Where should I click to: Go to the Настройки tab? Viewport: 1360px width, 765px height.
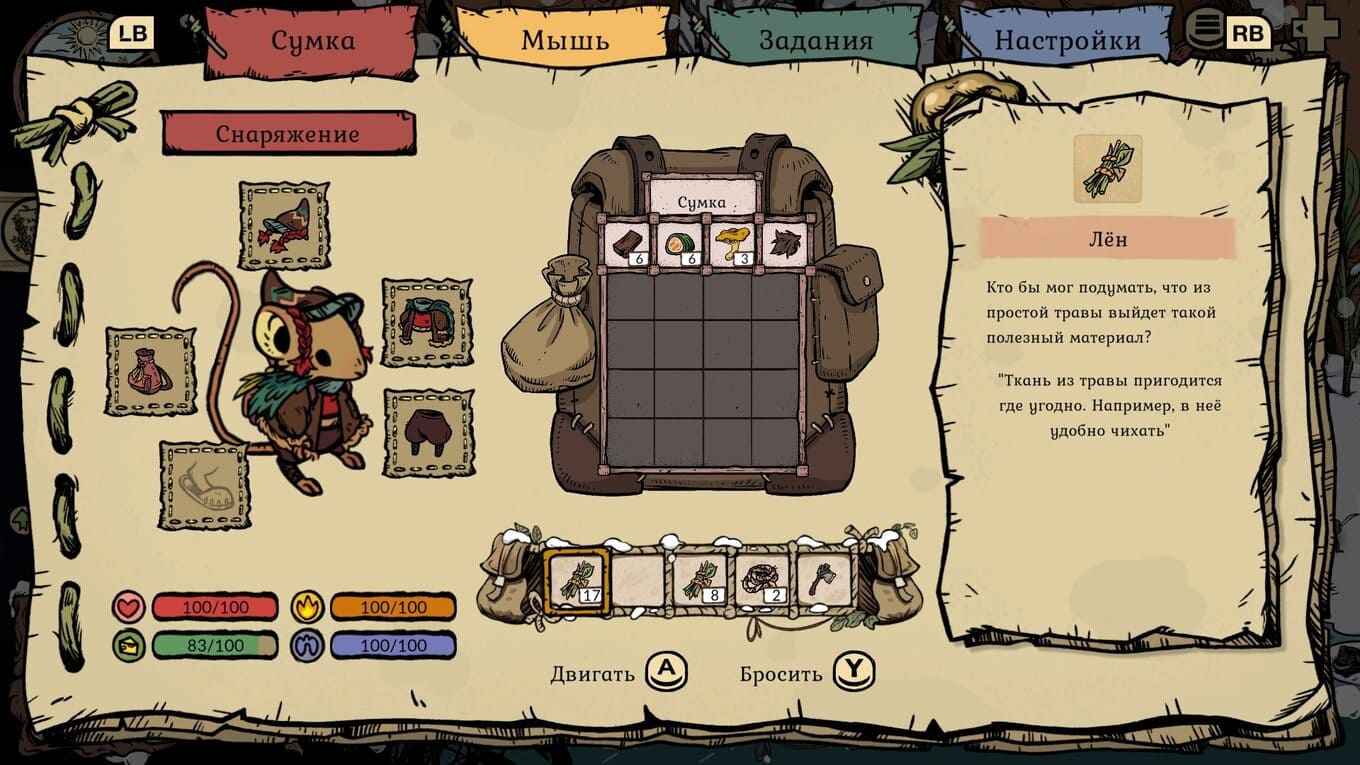tap(1066, 41)
